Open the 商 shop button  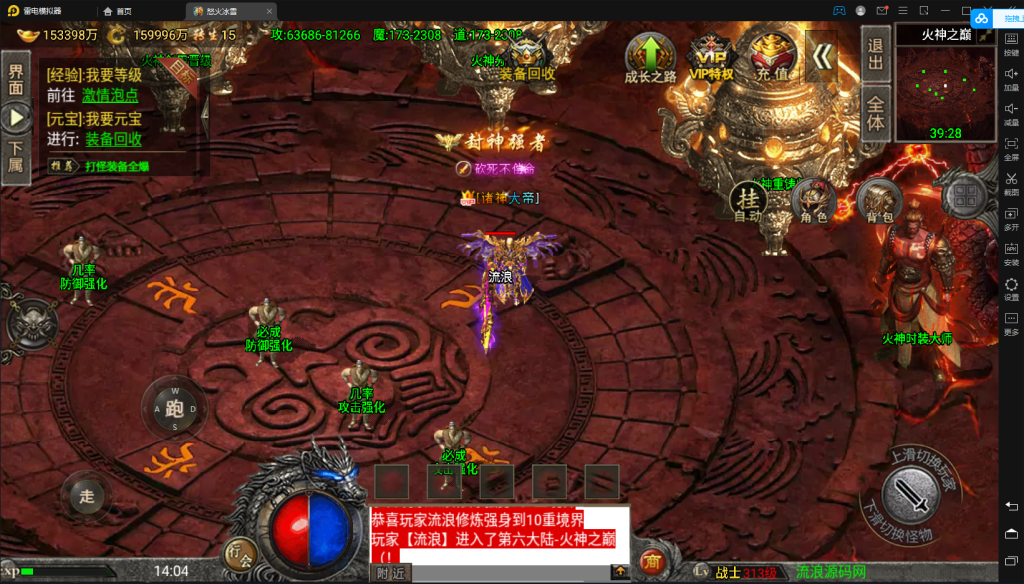[653, 560]
